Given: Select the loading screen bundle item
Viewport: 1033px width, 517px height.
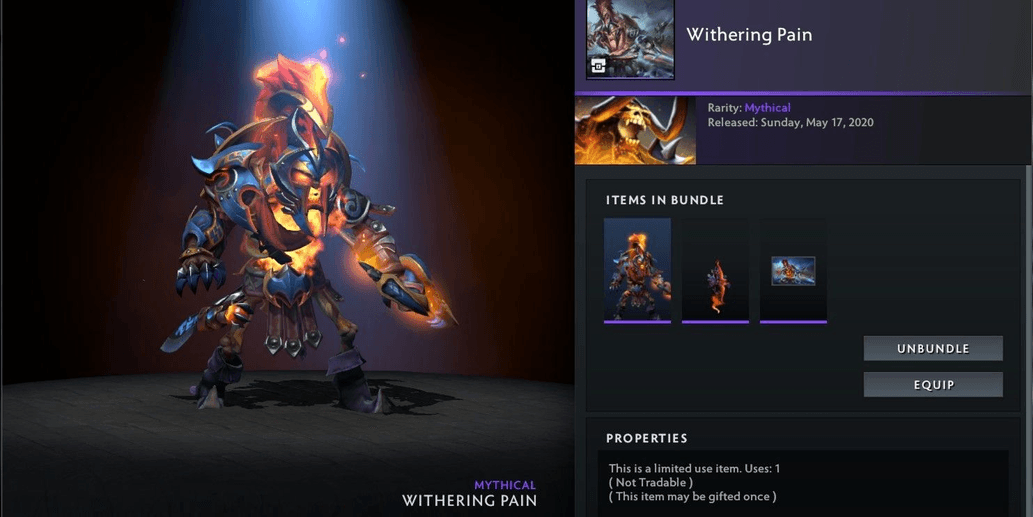Looking at the screenshot, I should (x=793, y=270).
